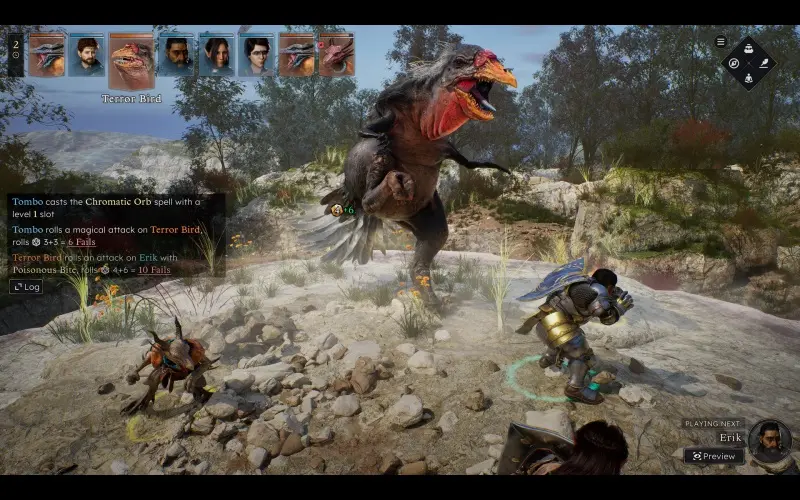800x500 pixels.
Task: Open the combat Log
Action: (x=26, y=286)
